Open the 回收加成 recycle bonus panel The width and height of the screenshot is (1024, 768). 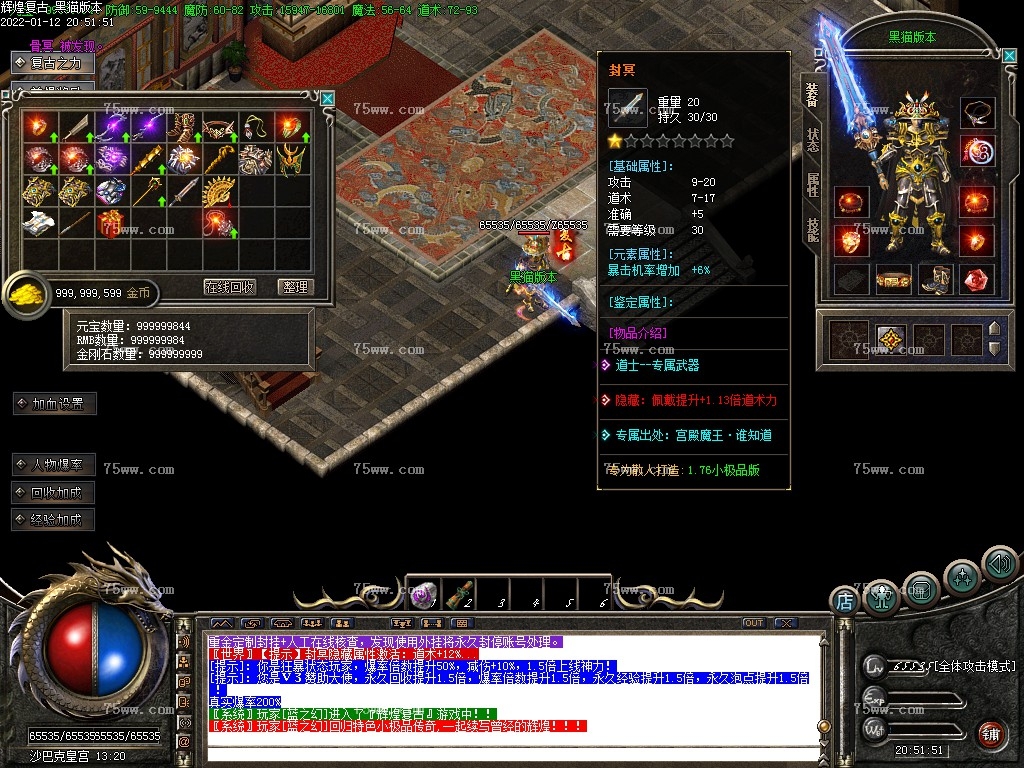[54, 492]
